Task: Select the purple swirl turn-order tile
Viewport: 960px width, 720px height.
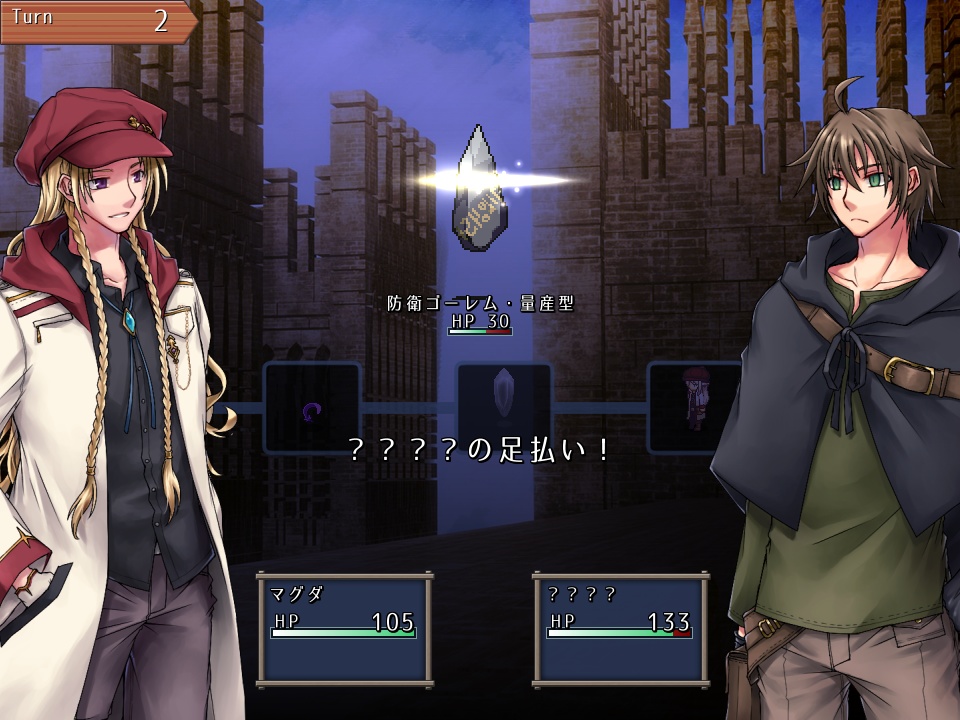Action: 312,407
